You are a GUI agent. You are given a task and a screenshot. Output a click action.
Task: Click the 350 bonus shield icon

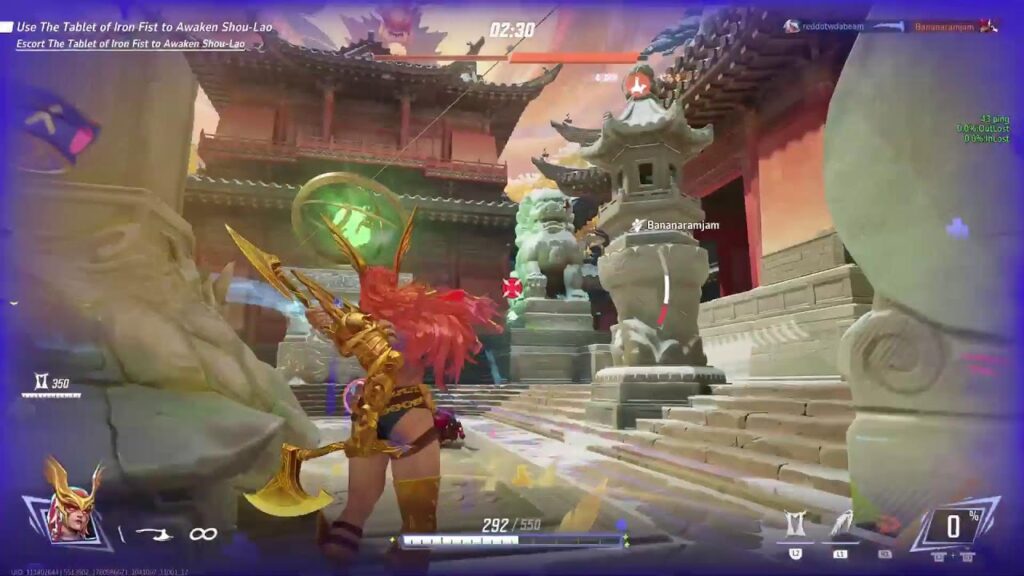tap(39, 382)
